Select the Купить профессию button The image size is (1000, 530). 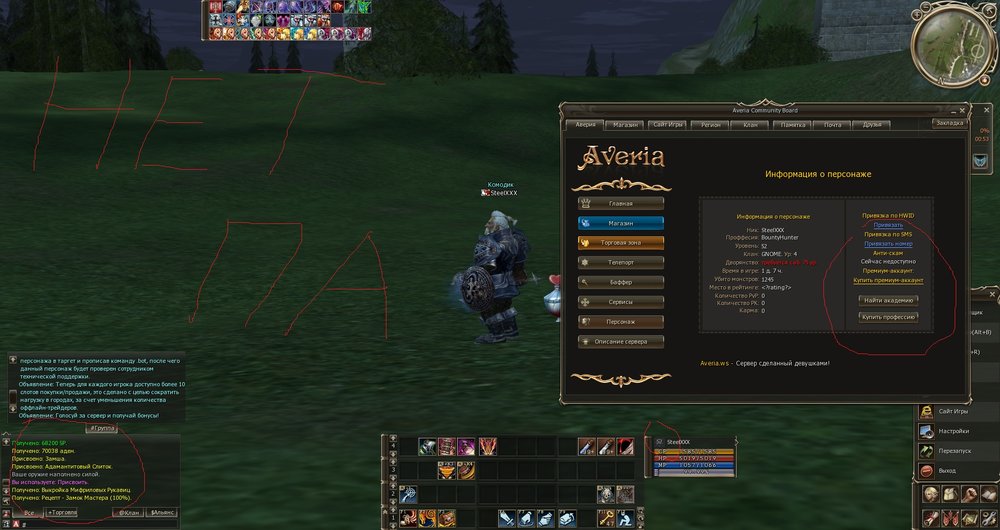coord(888,317)
